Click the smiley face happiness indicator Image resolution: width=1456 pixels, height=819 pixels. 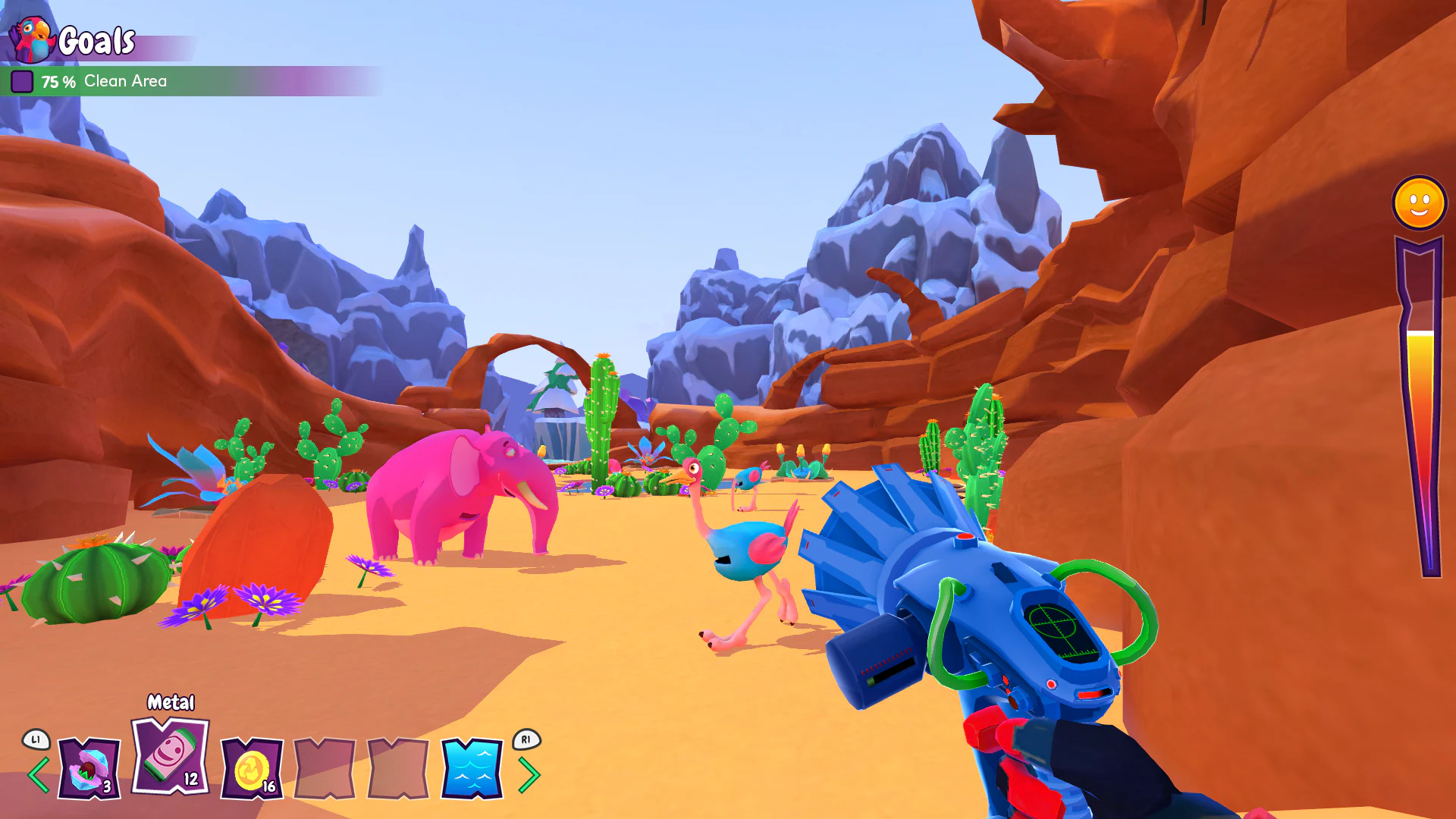tap(1419, 202)
